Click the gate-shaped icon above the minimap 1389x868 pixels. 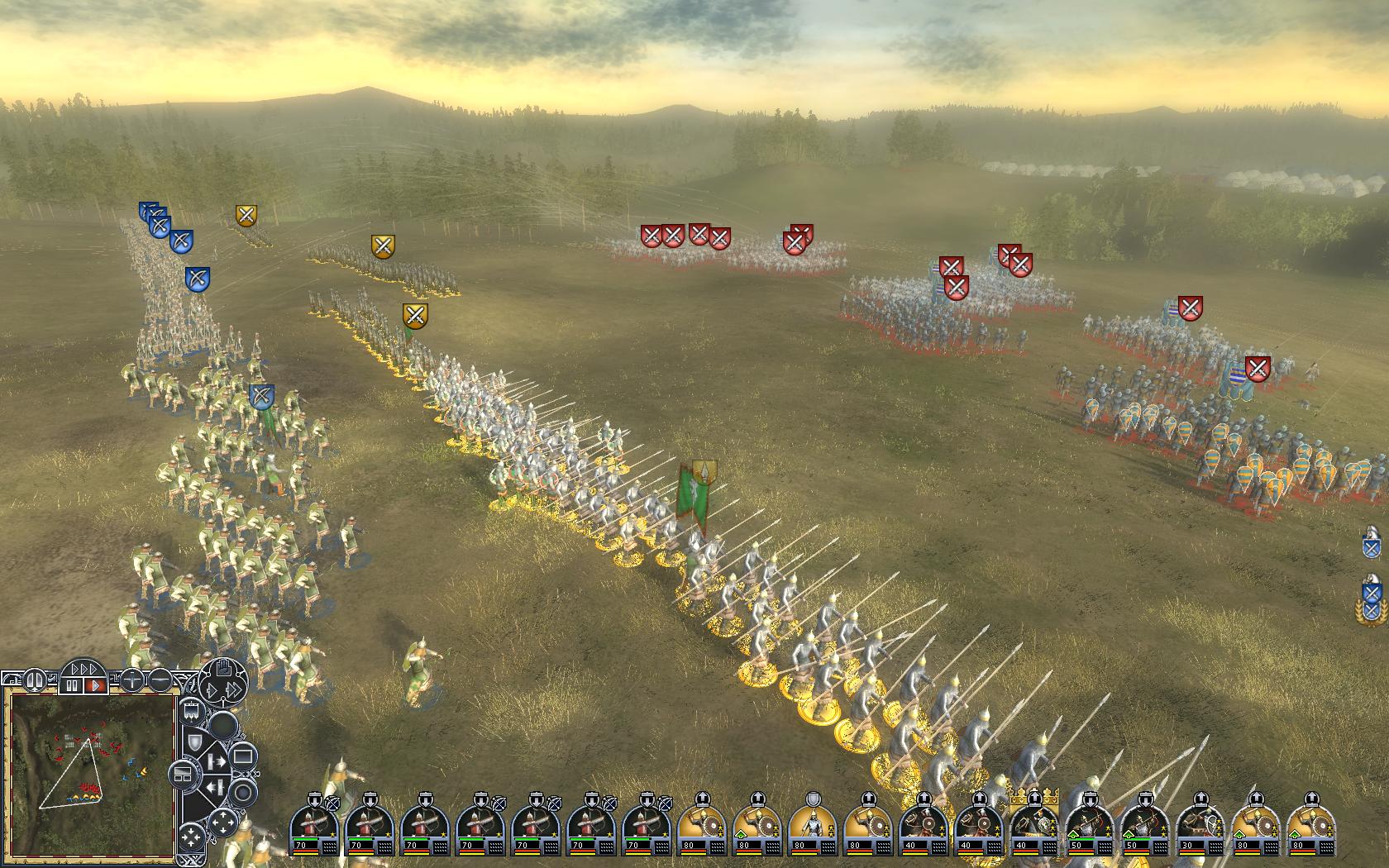[34, 680]
